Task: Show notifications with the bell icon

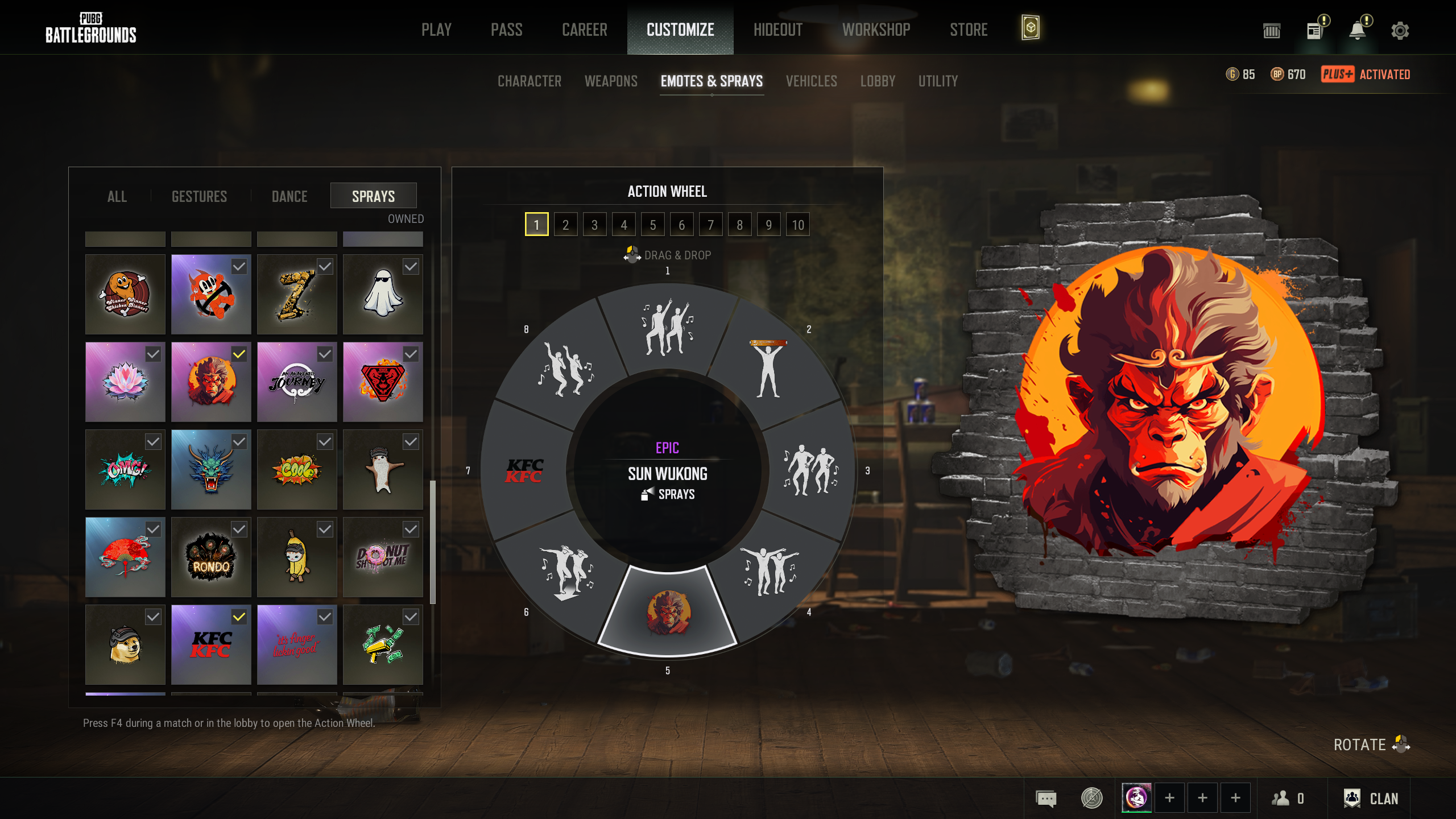Action: (1358, 31)
